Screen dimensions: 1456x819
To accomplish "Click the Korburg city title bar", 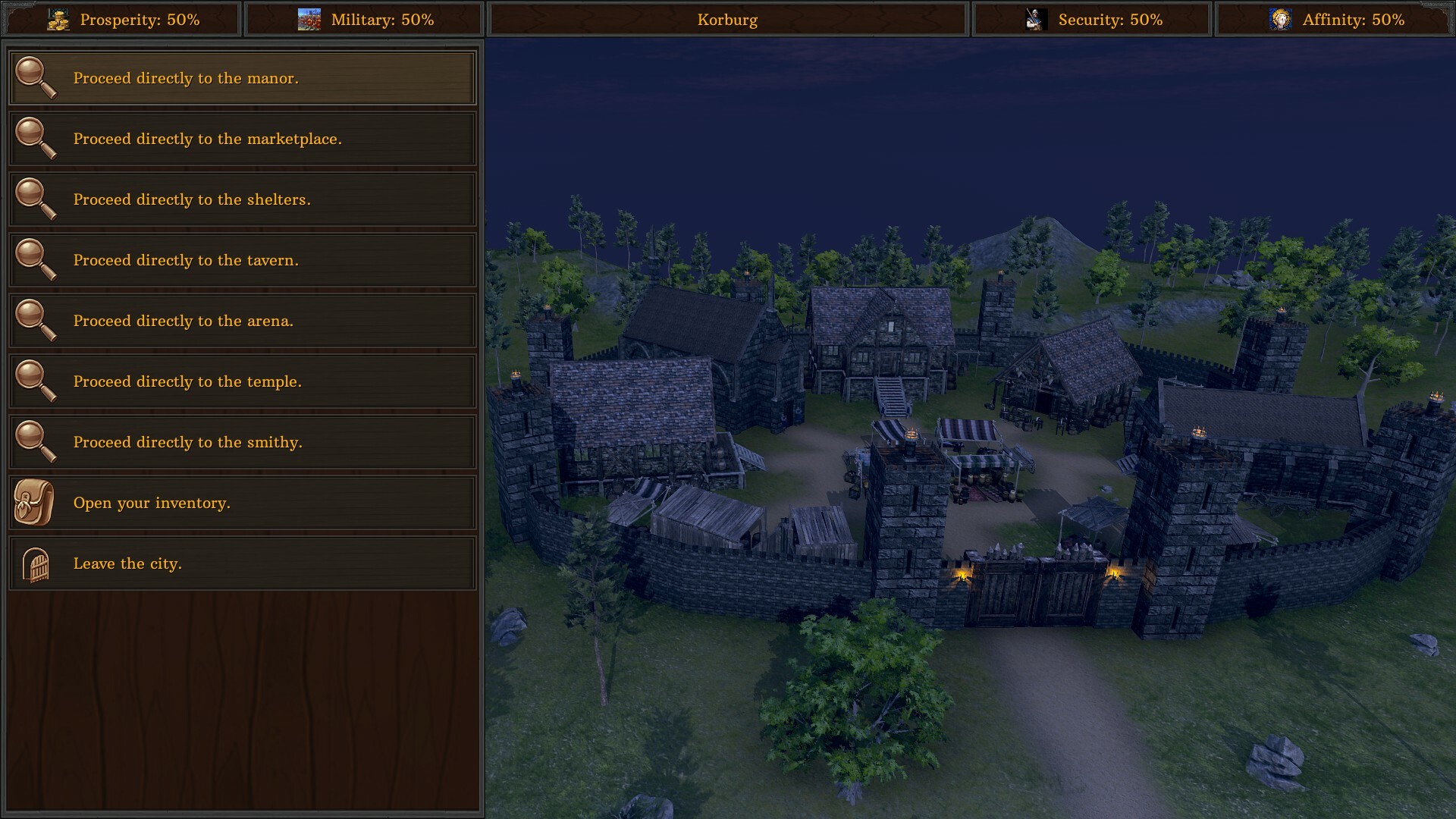I will click(x=727, y=20).
